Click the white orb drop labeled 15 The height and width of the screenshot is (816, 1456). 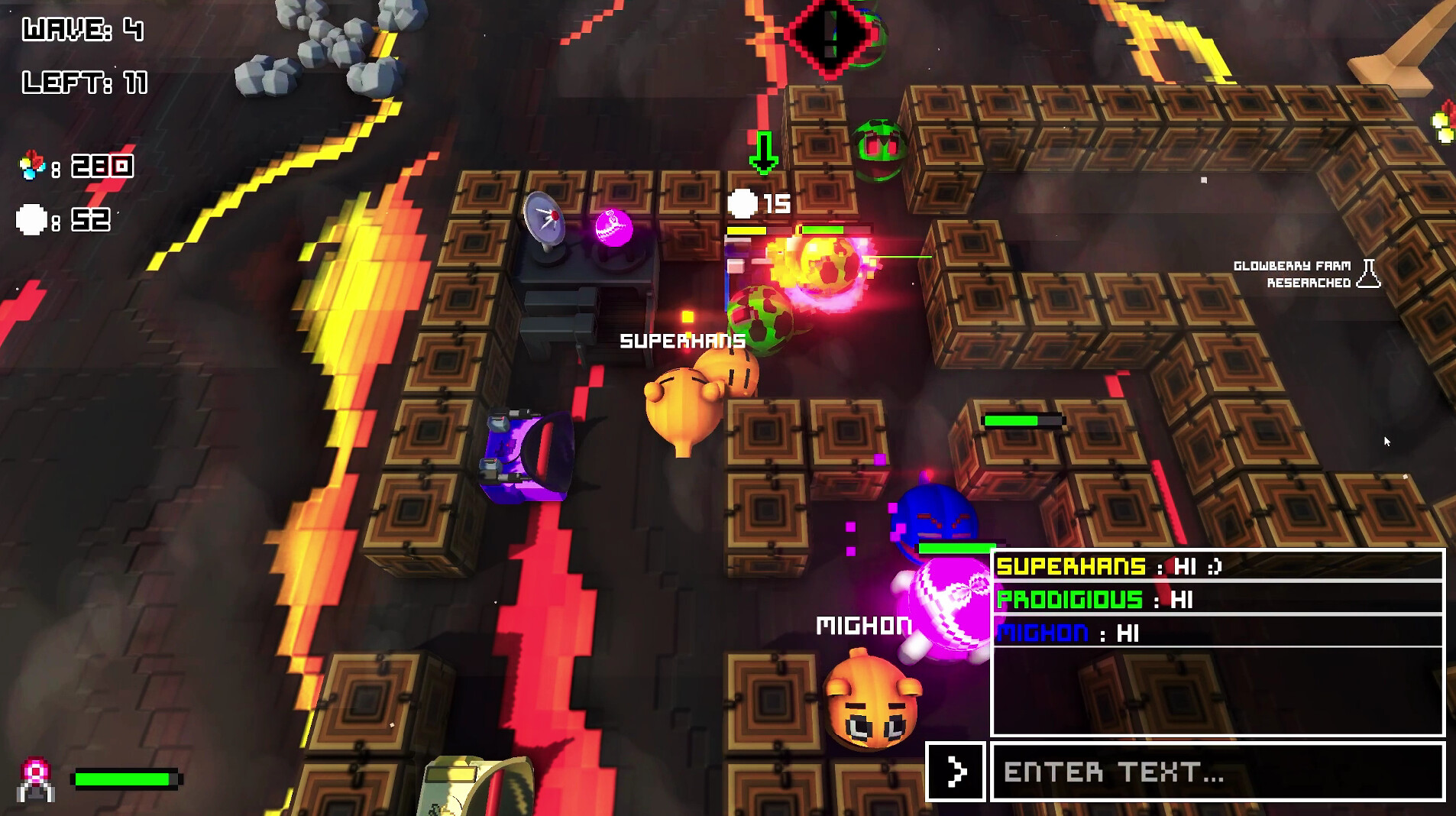[742, 204]
